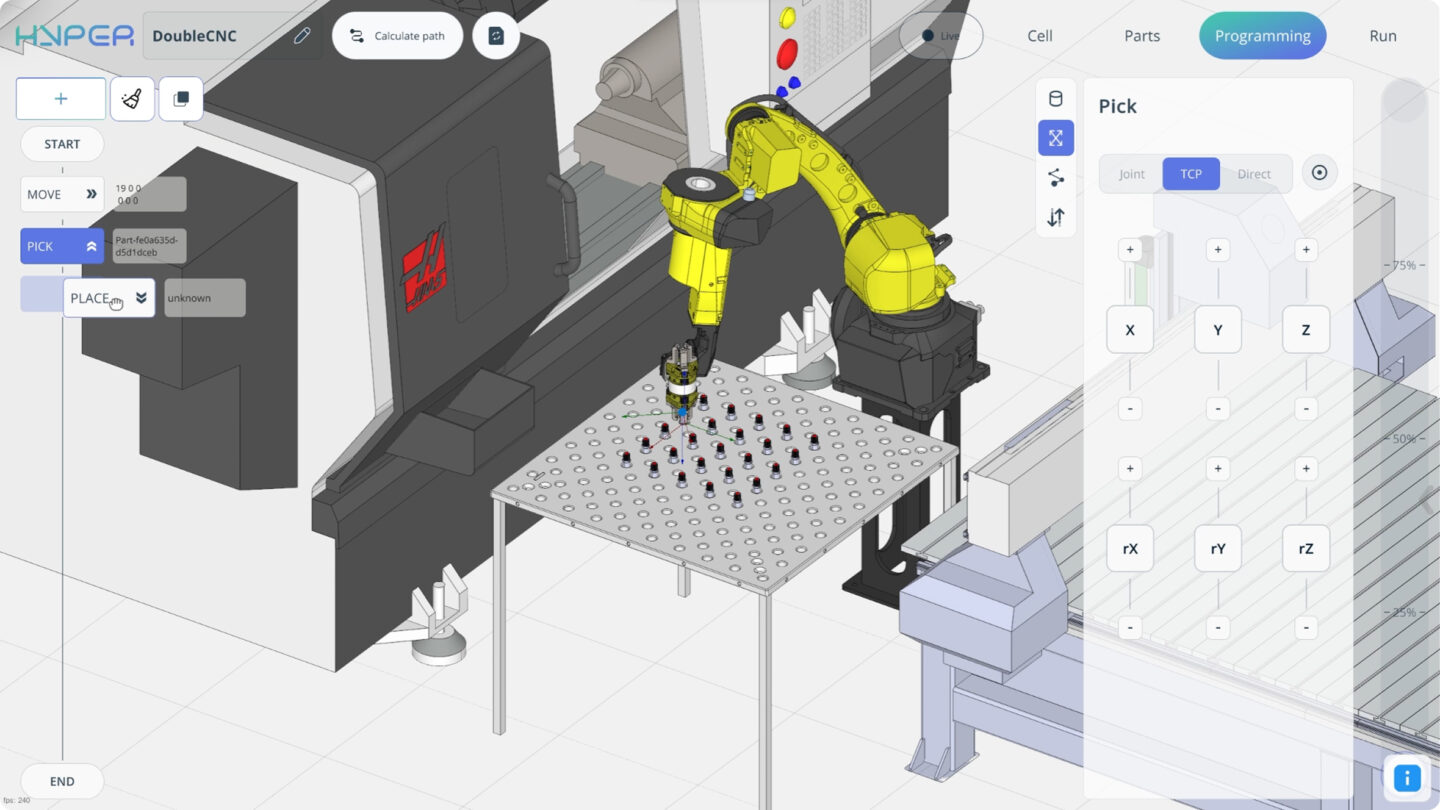Click the duplicate icon next to the brush tool
Image resolution: width=1440 pixels, height=810 pixels.
tap(181, 98)
